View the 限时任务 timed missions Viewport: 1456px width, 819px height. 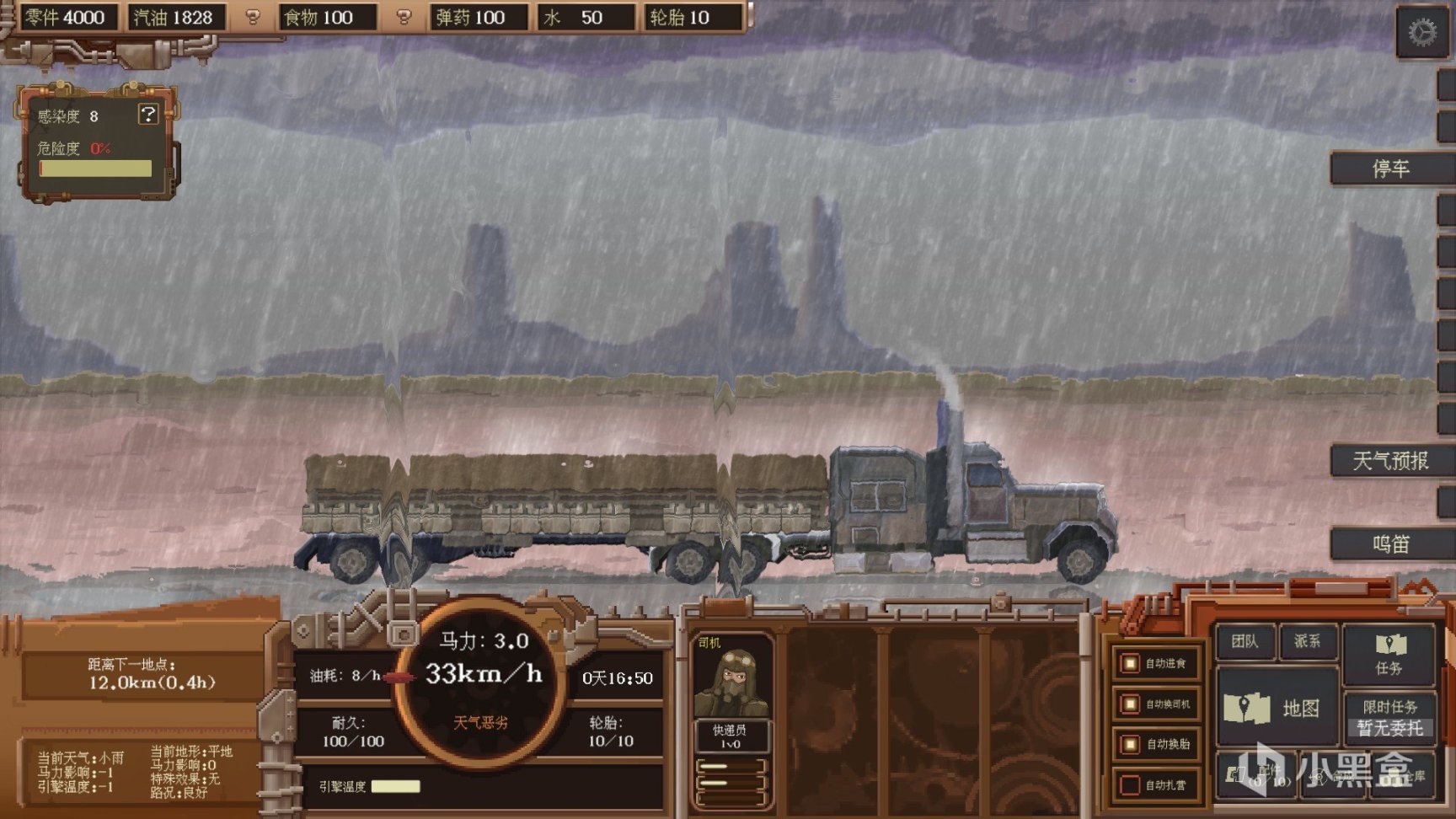[1389, 716]
